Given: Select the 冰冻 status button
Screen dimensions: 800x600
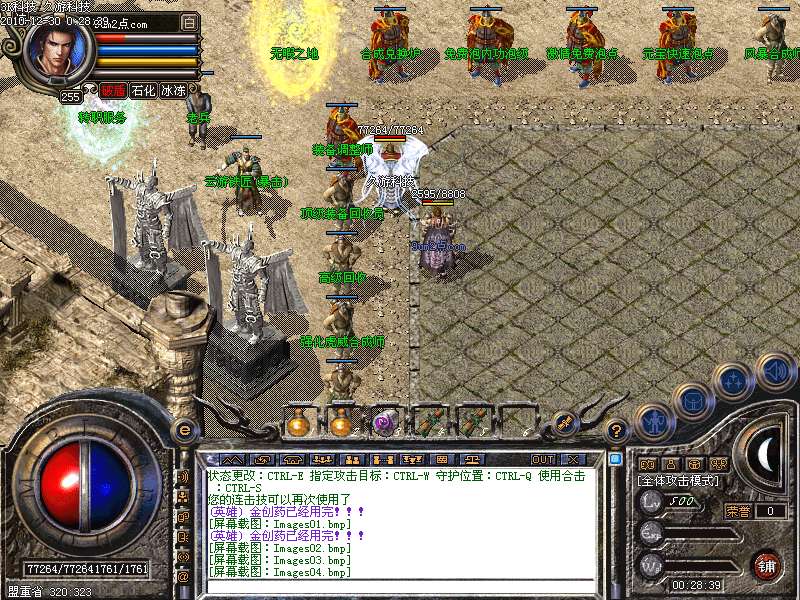Looking at the screenshot, I should tap(174, 90).
